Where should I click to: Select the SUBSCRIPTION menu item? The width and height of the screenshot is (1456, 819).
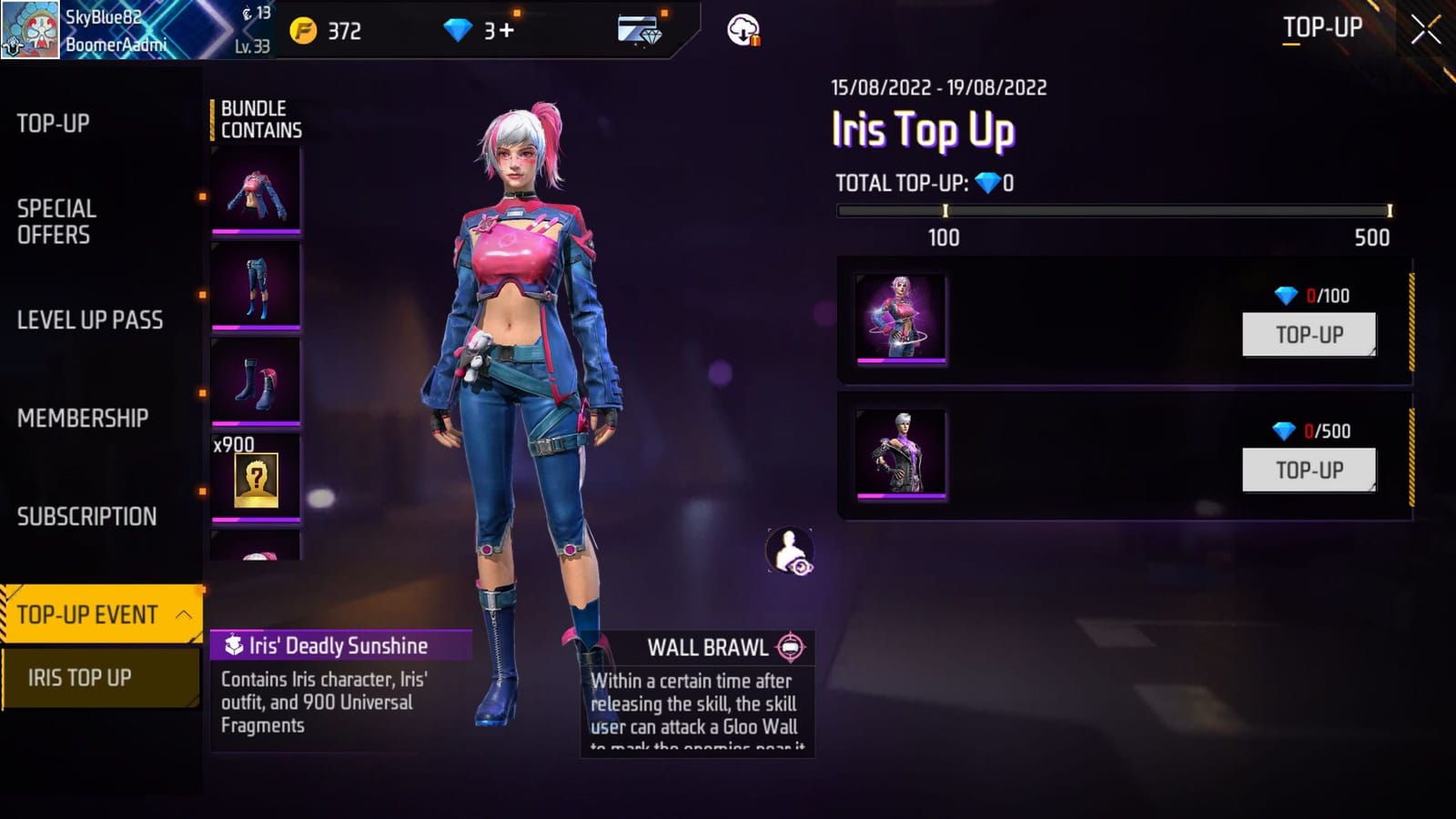point(85,516)
